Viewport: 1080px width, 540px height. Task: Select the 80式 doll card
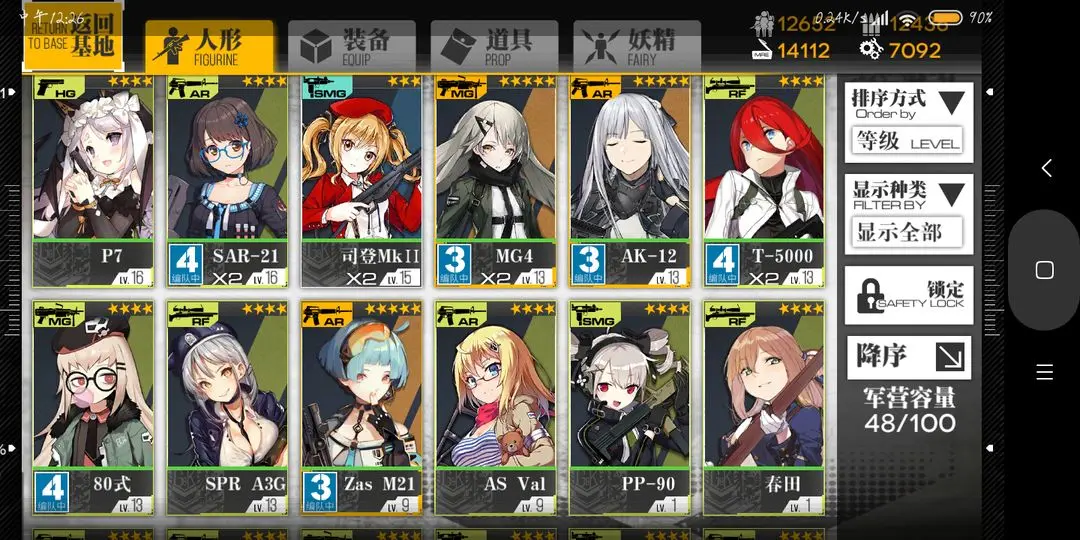[93, 407]
